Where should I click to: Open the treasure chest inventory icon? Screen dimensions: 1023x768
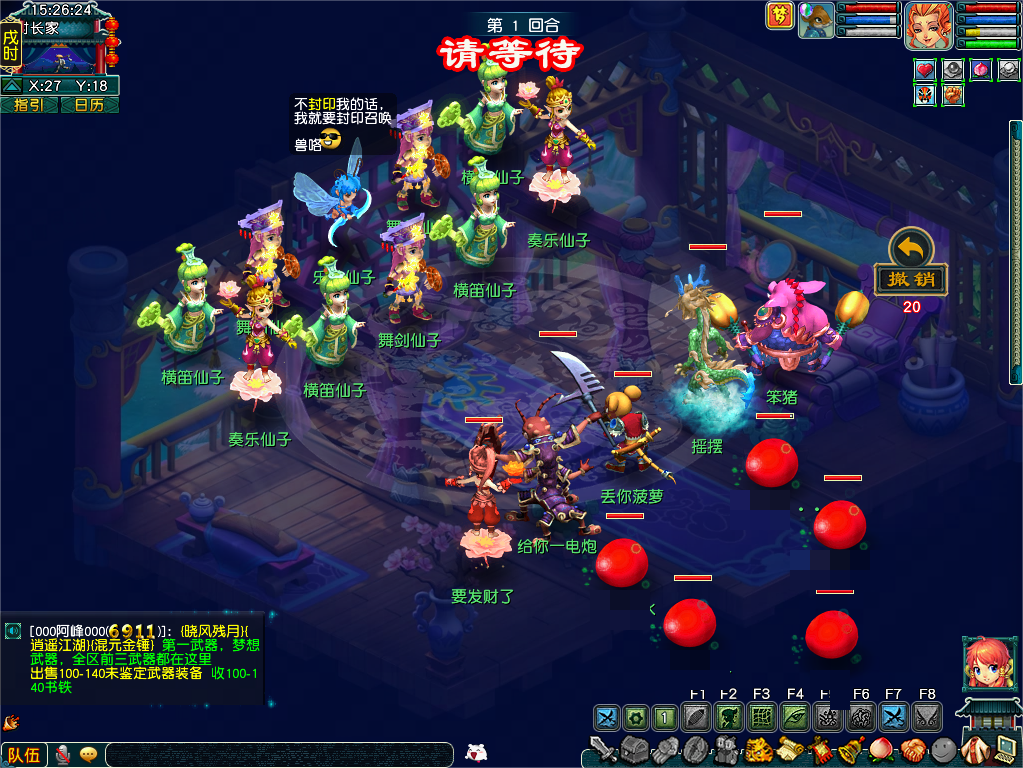[x=633, y=749]
